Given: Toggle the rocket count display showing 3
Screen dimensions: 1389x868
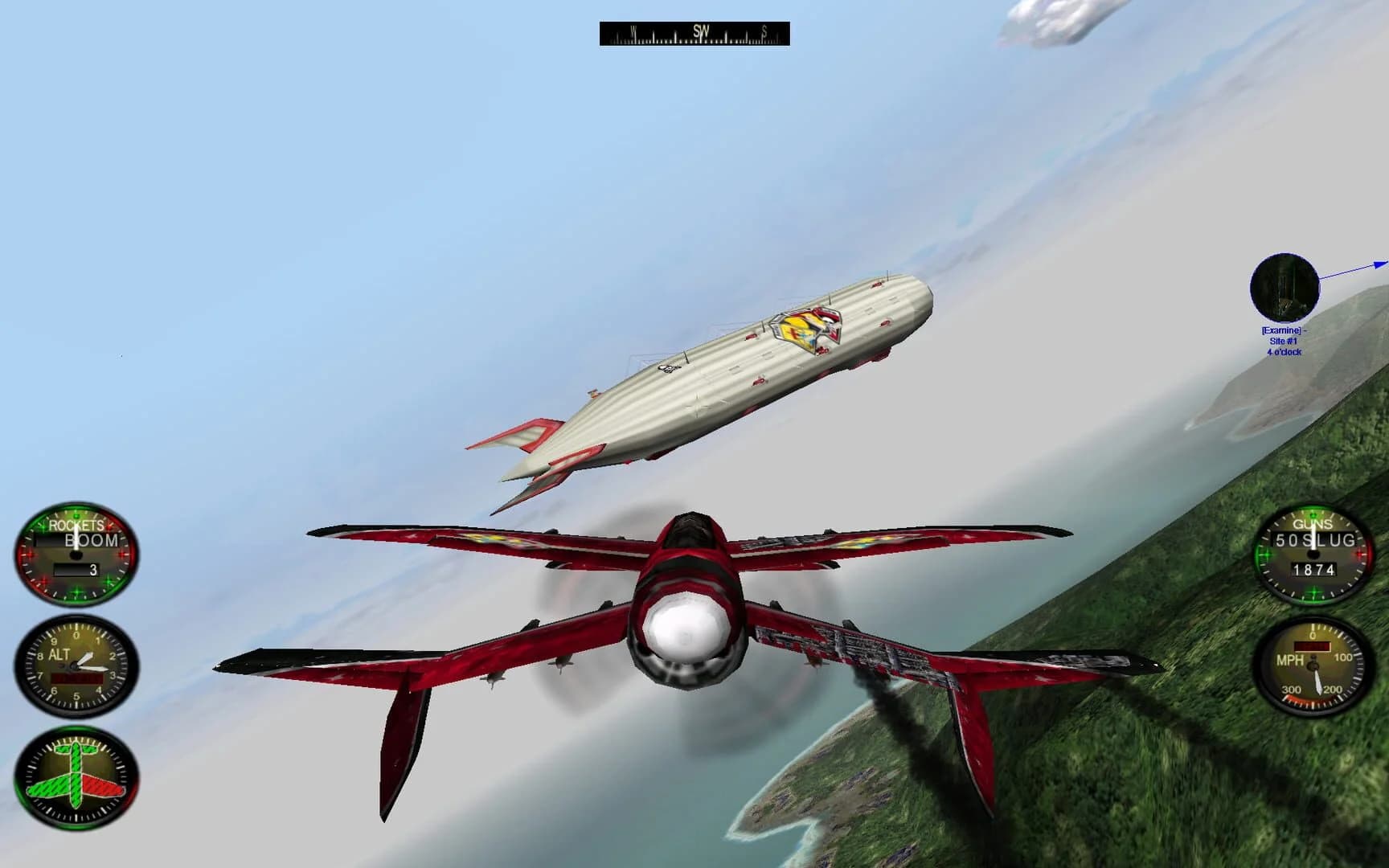Looking at the screenshot, I should click(x=78, y=571).
